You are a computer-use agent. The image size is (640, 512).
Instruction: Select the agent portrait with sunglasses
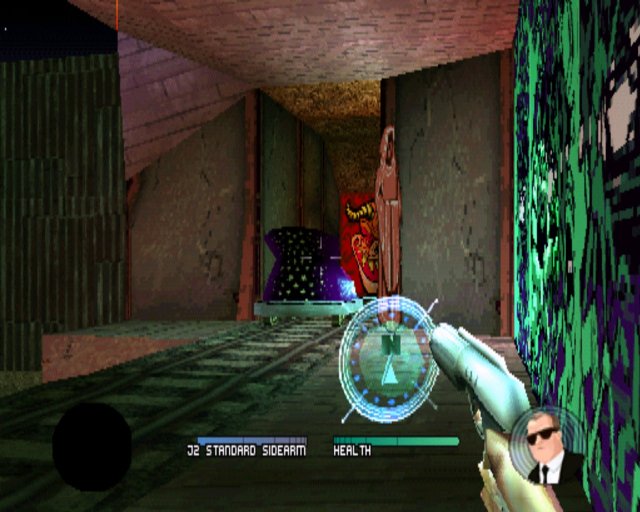click(543, 446)
